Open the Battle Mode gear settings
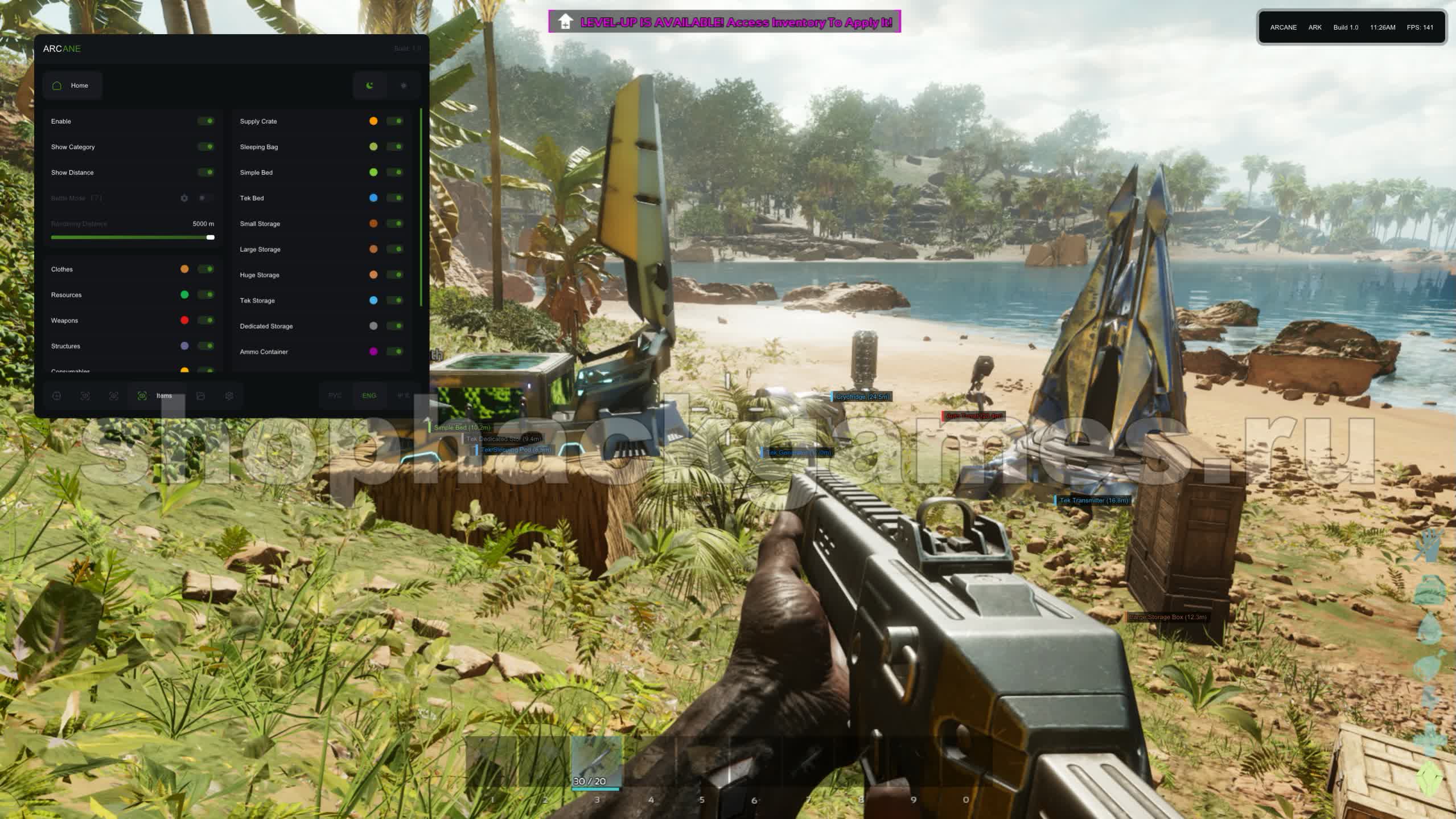 [184, 198]
